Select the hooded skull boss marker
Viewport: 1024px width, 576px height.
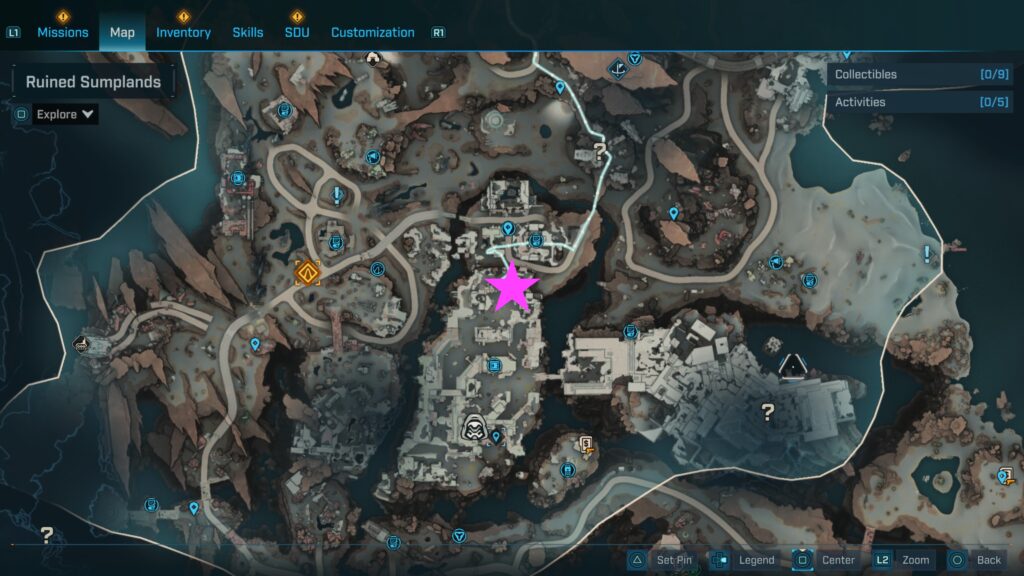pyautogui.click(x=476, y=428)
